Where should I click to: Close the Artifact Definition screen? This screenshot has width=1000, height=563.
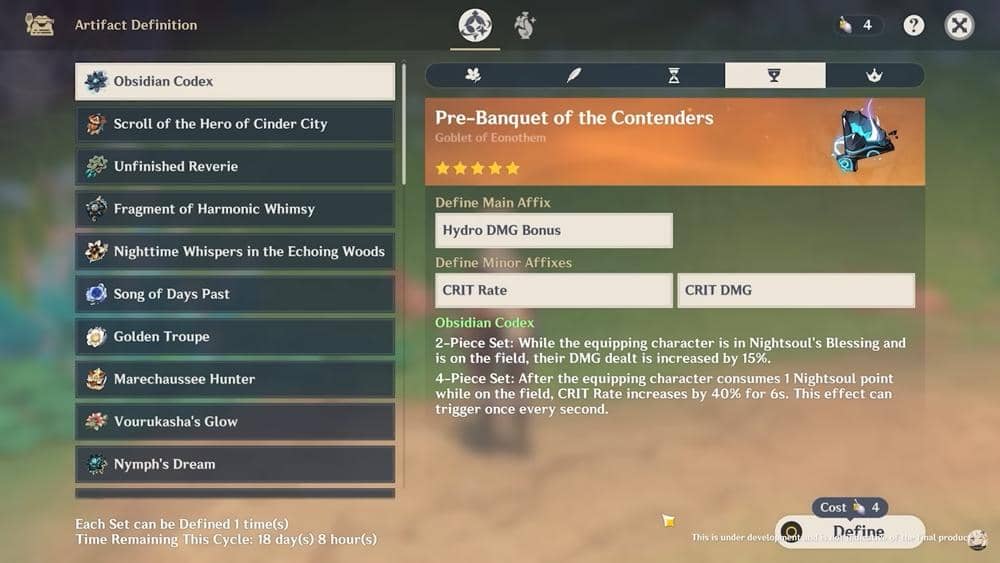click(x=959, y=26)
